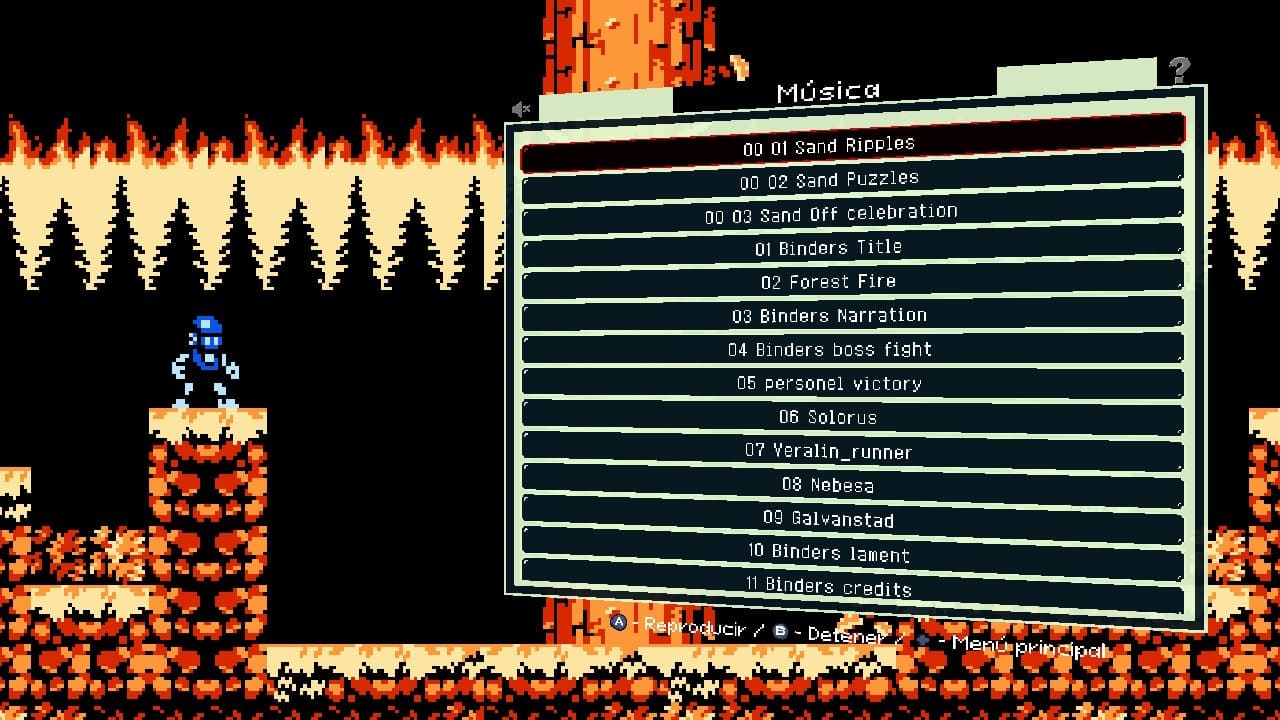This screenshot has height=720, width=1280.
Task: Select 05 personel victory track
Action: 829,384
